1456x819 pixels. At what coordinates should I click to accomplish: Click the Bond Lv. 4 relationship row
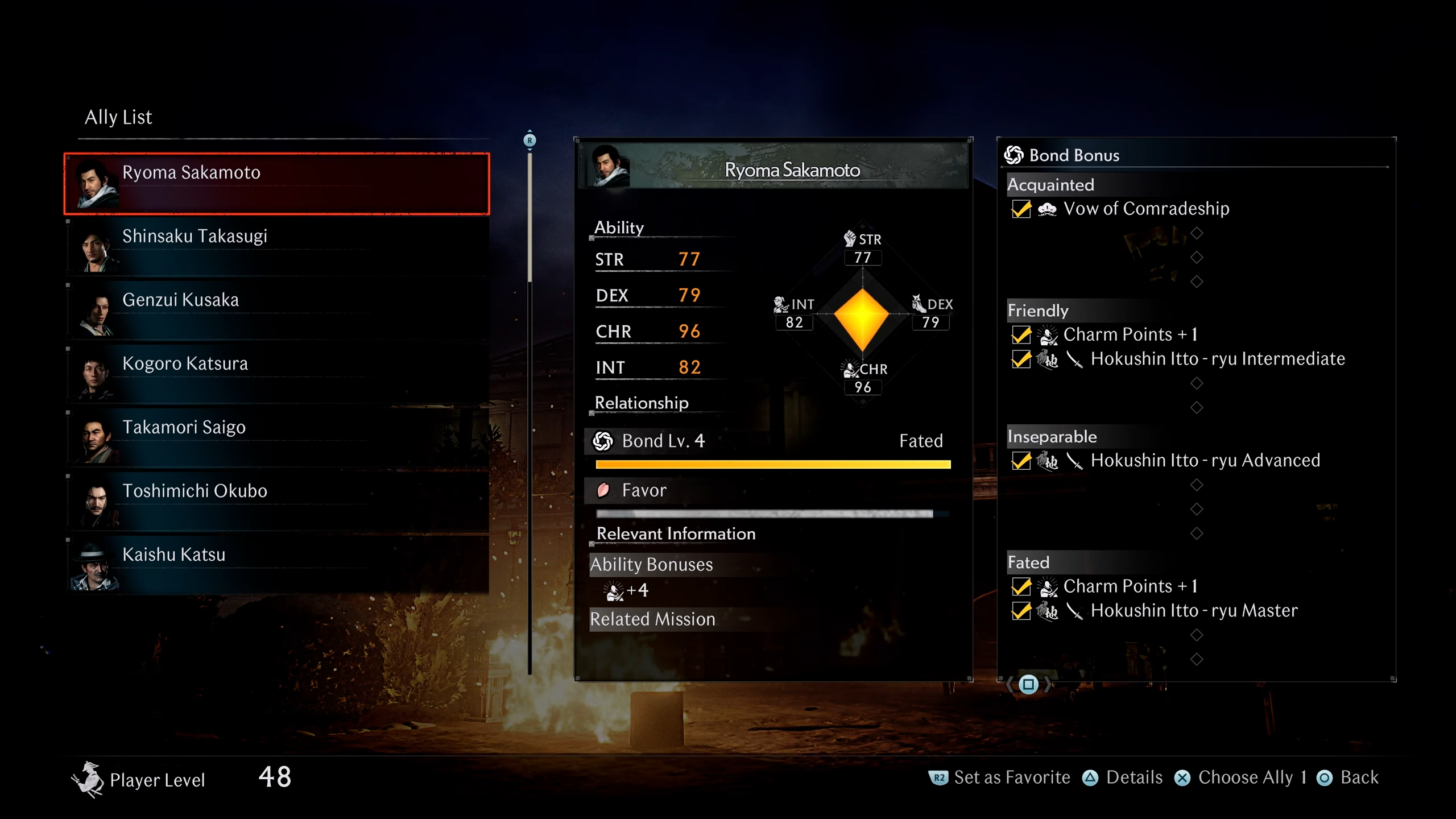[x=772, y=441]
